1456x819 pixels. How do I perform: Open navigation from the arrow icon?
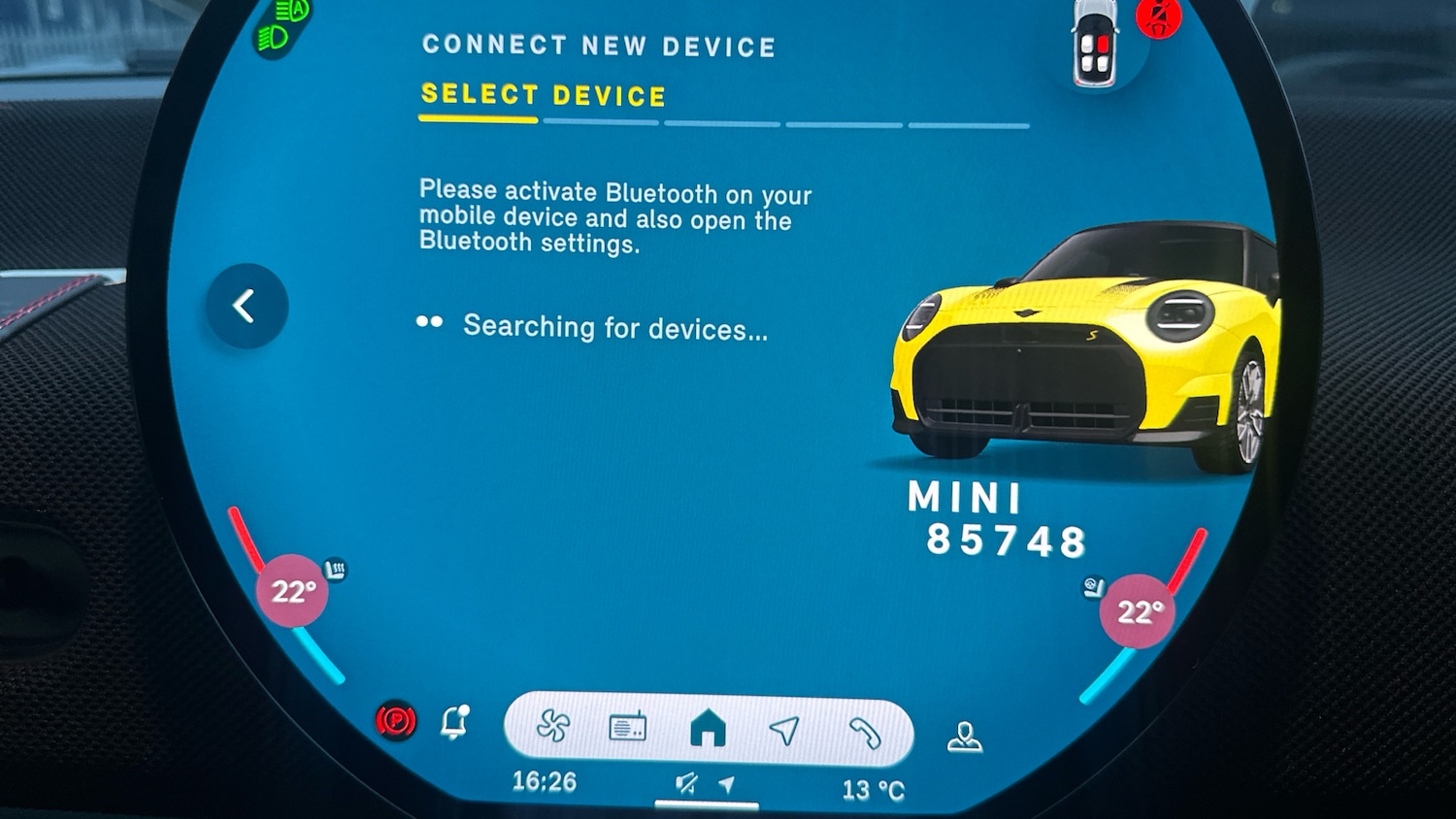click(x=784, y=730)
